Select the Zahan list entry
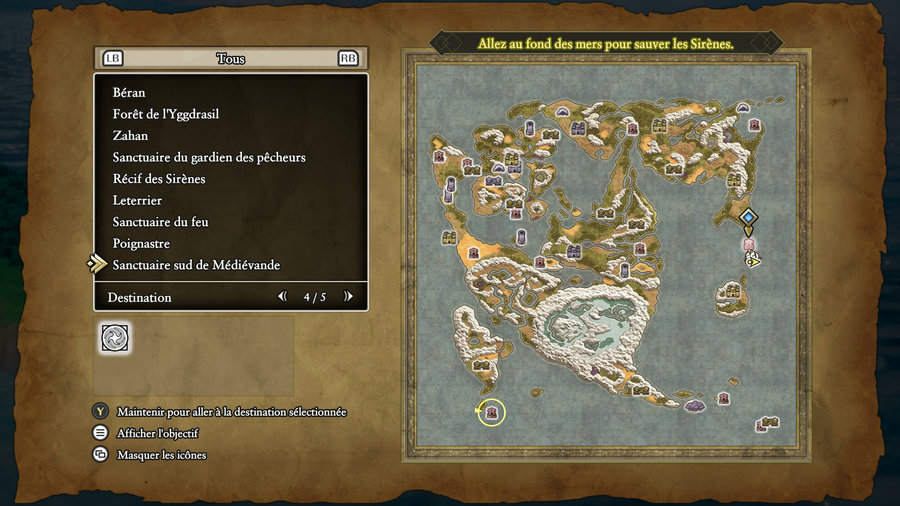 [x=131, y=136]
